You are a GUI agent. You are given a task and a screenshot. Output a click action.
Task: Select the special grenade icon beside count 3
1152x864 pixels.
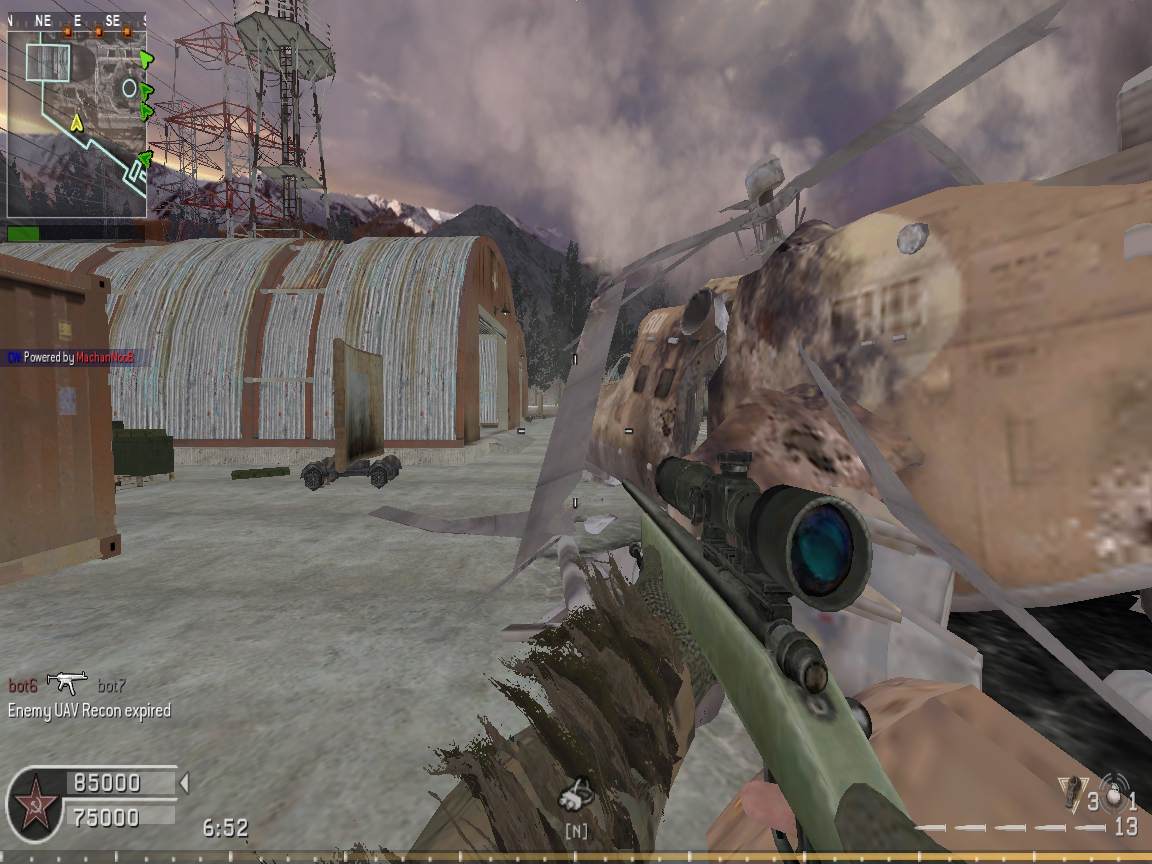tap(1071, 792)
